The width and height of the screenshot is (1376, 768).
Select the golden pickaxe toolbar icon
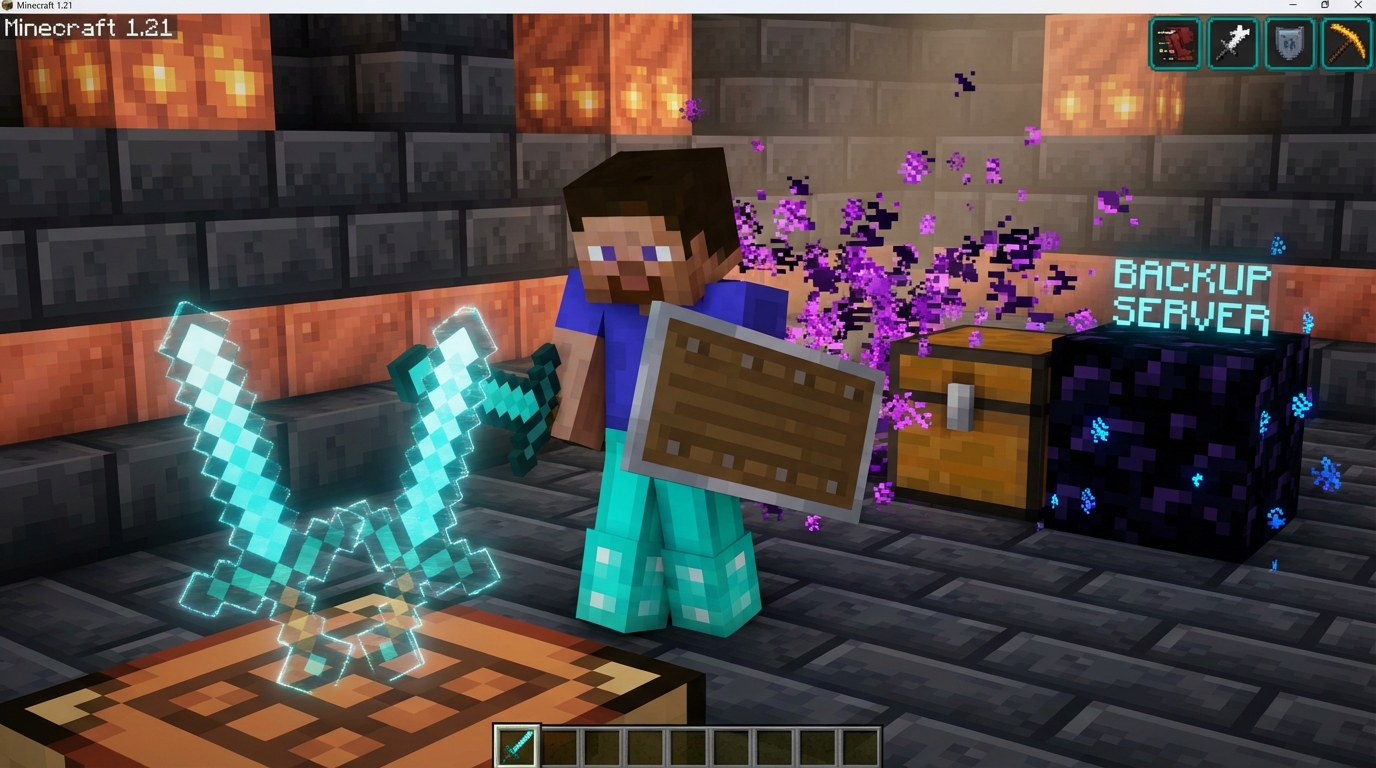pyautogui.click(x=1345, y=43)
